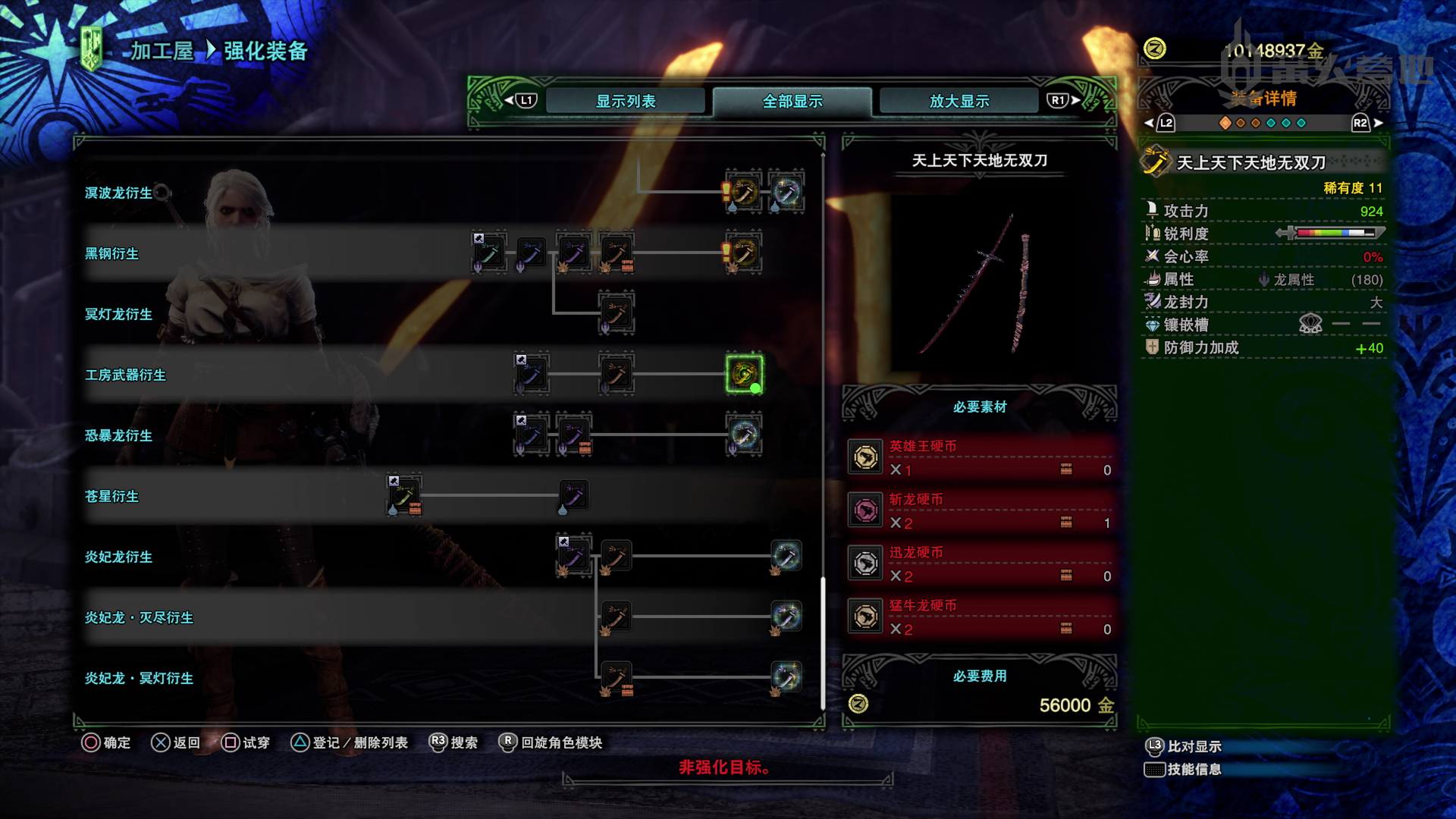The image size is (1456, 819).
Task: Choose the 溟波龙衍生 tree row label
Action: pos(118,193)
